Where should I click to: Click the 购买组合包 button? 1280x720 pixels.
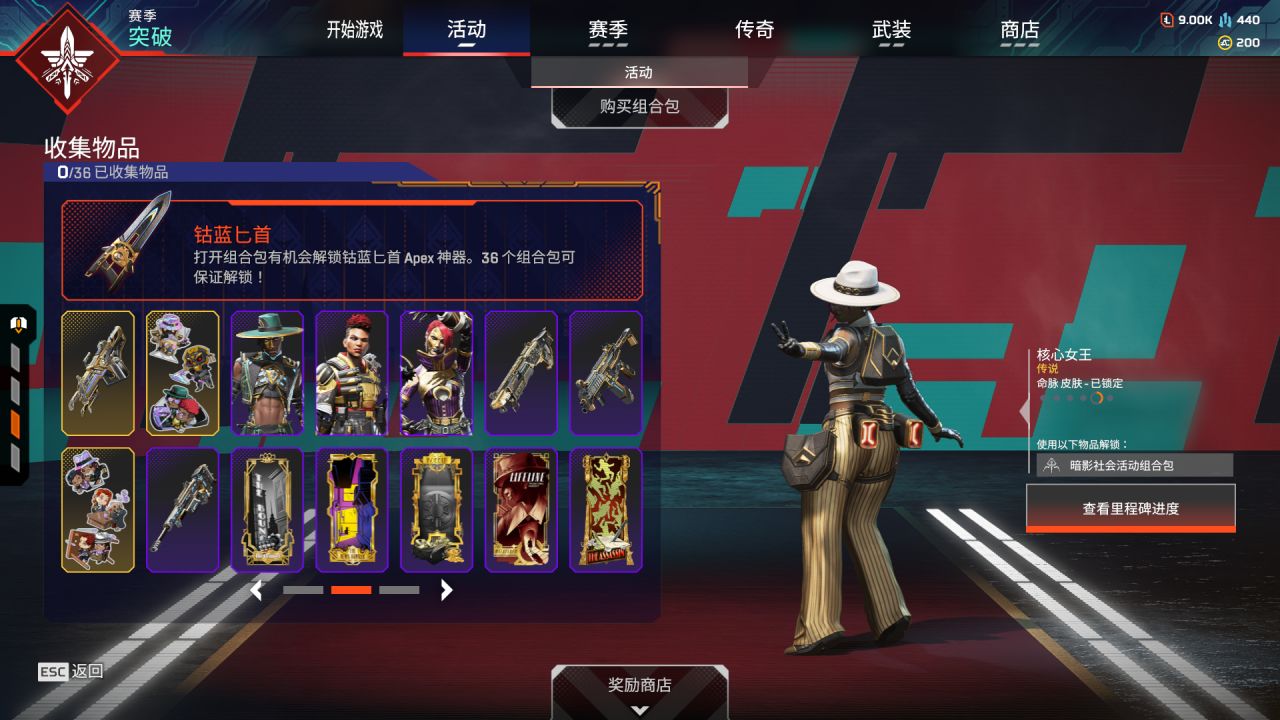click(x=639, y=106)
